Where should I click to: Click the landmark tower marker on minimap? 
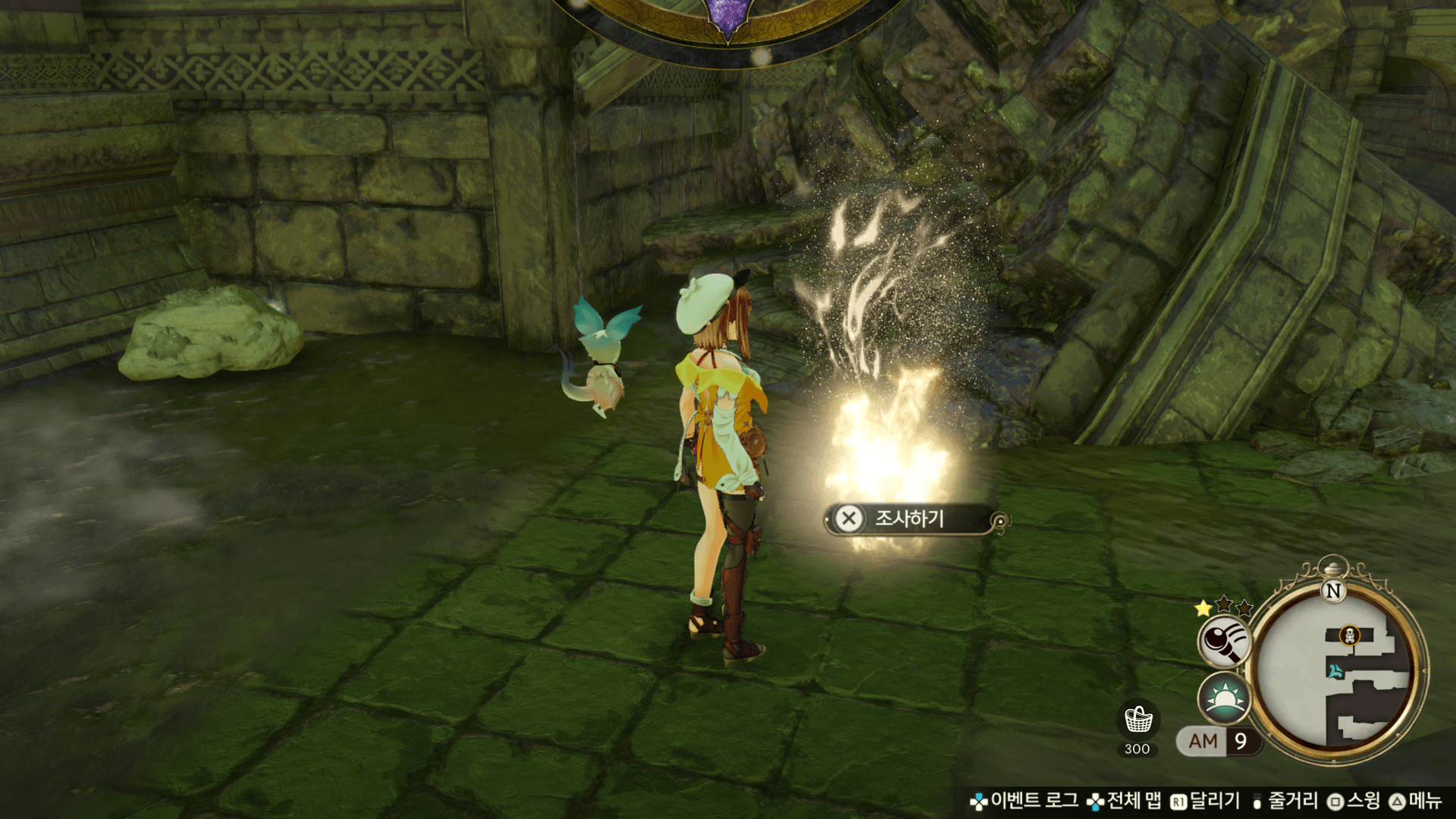(1350, 635)
